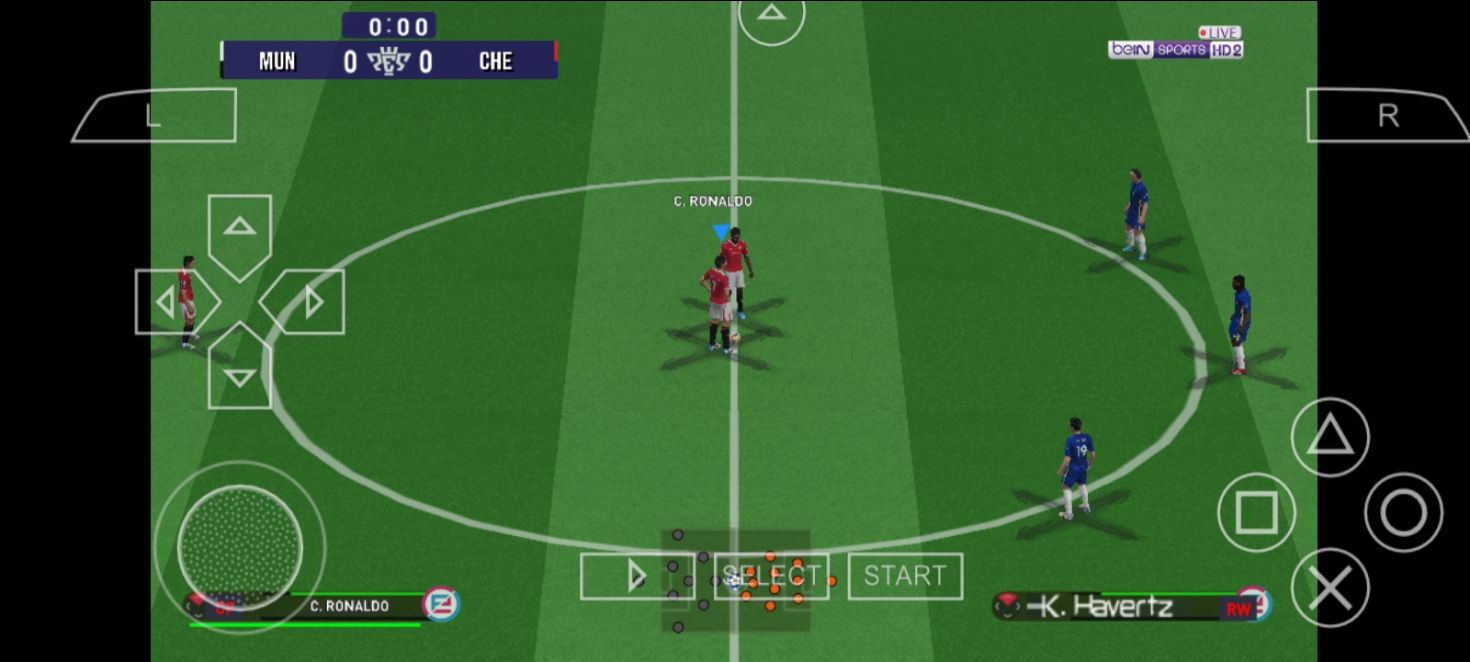Tap the triangle action button
The width and height of the screenshot is (1470, 662).
1329,437
